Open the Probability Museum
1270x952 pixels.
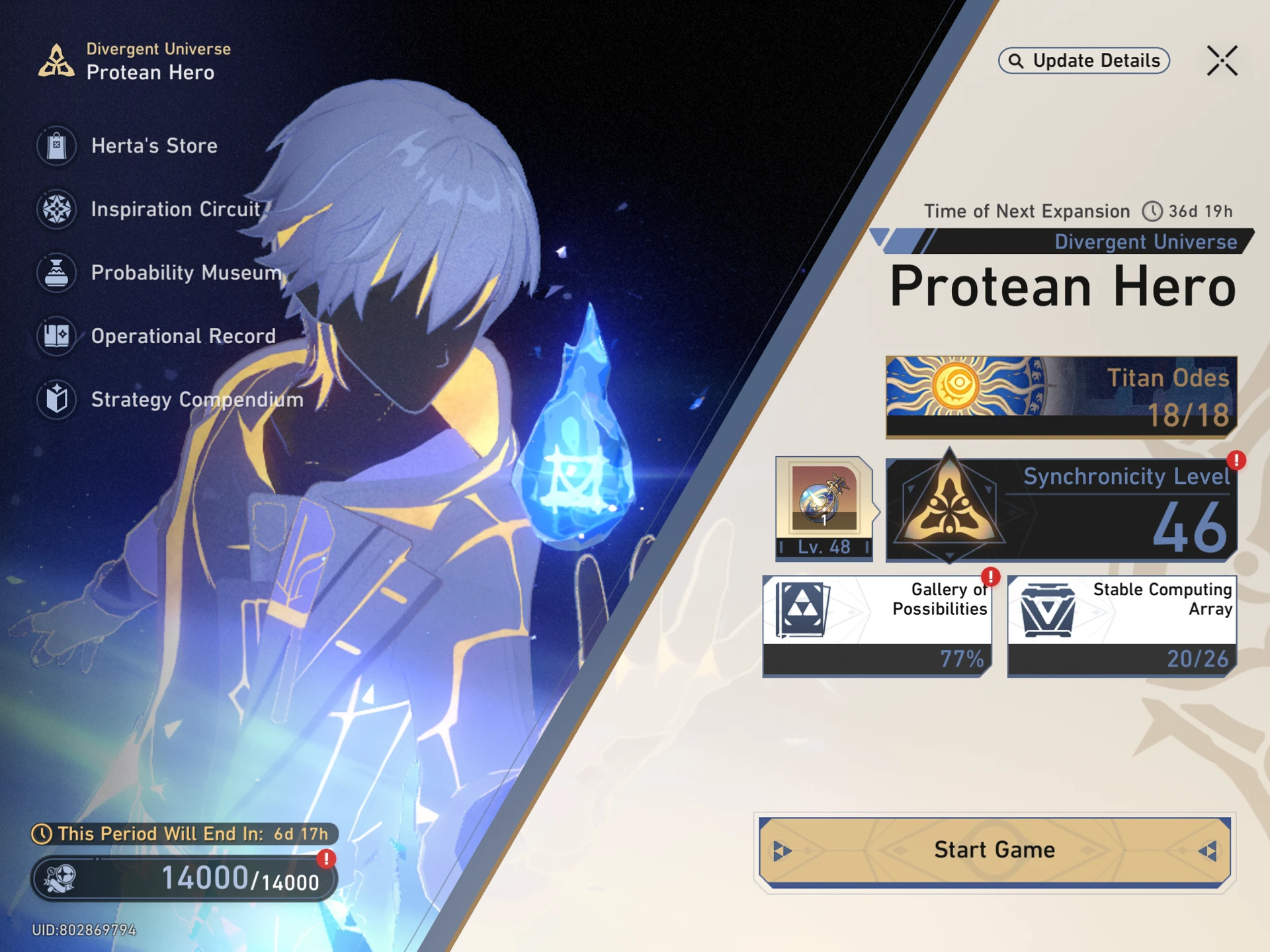(185, 272)
